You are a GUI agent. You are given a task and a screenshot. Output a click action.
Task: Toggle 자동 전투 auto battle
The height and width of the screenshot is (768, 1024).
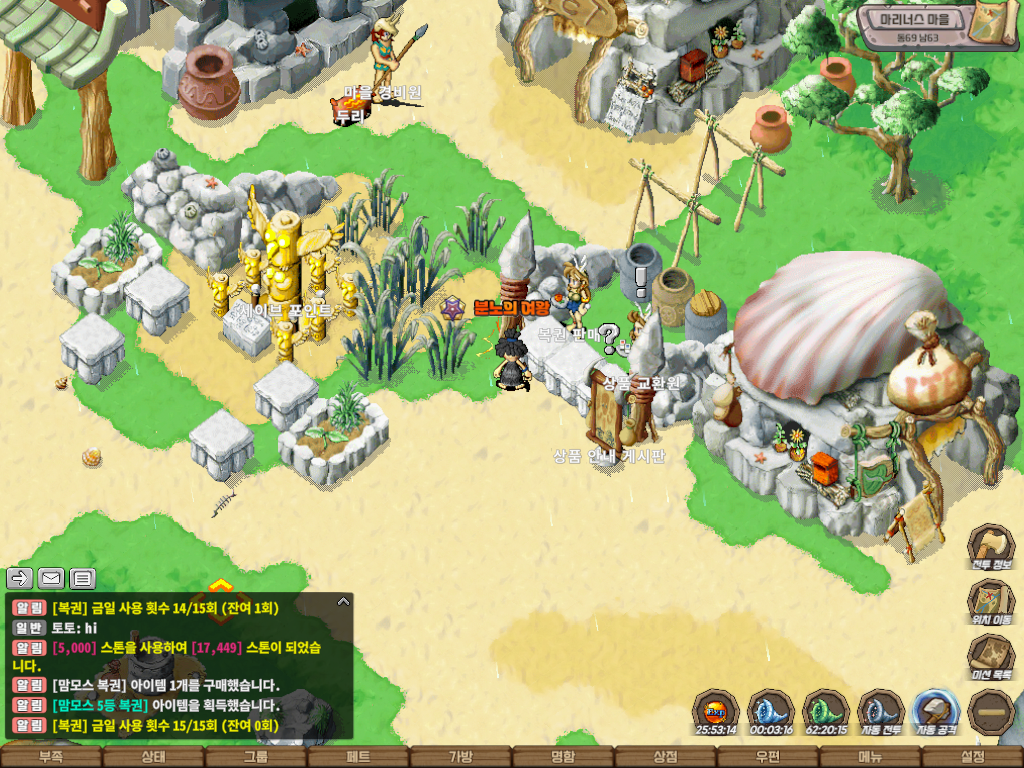[x=880, y=712]
